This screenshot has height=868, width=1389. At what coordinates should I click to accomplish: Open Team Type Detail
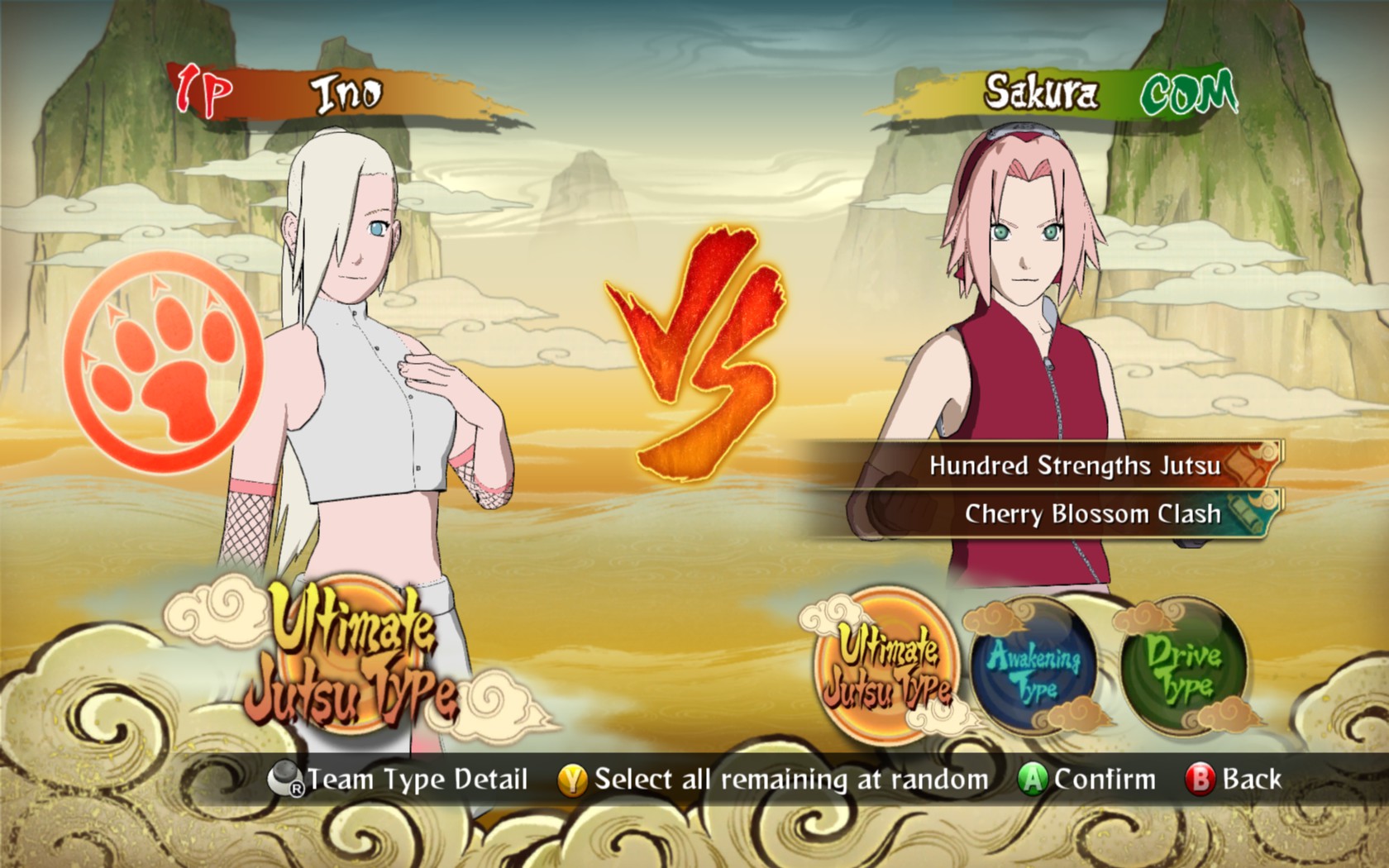pos(399,780)
